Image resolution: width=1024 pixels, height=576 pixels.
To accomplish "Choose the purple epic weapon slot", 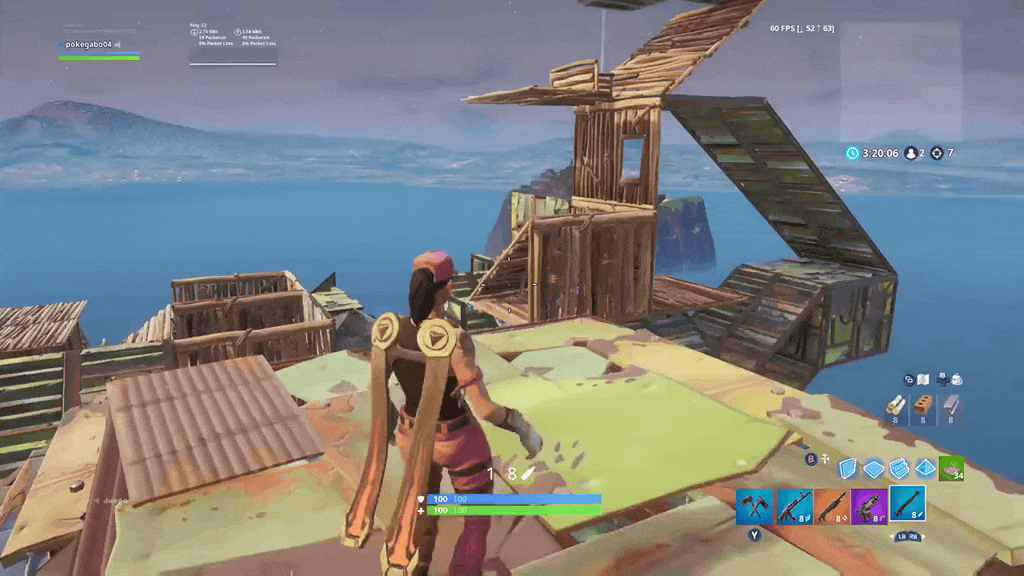I will coord(869,507).
